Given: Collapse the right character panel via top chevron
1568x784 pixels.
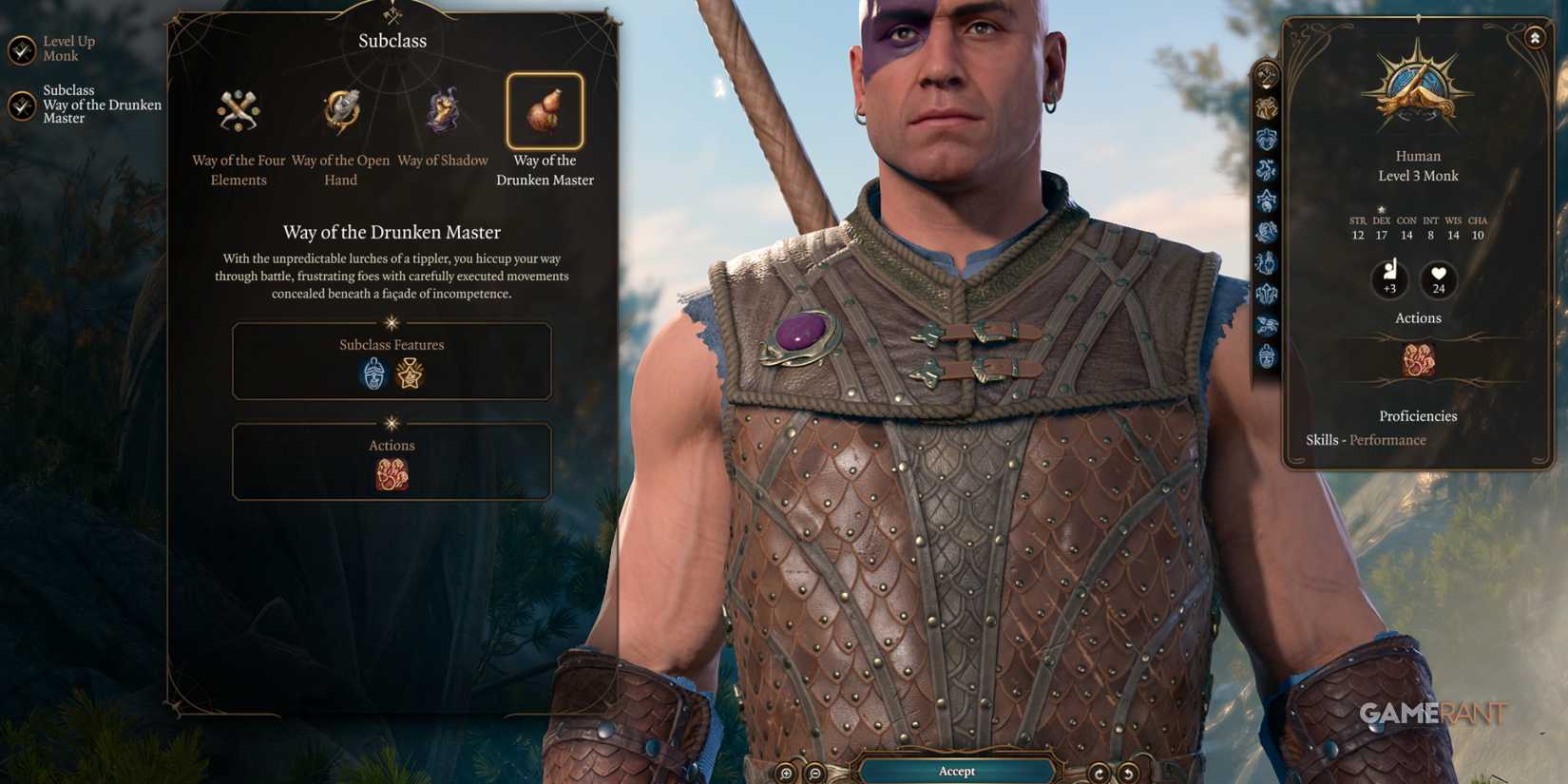Looking at the screenshot, I should pos(1534,36).
